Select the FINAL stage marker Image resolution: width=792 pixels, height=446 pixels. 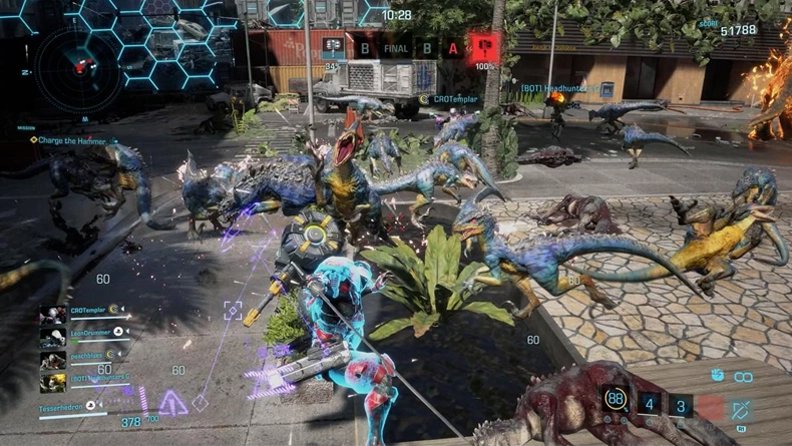tap(396, 47)
